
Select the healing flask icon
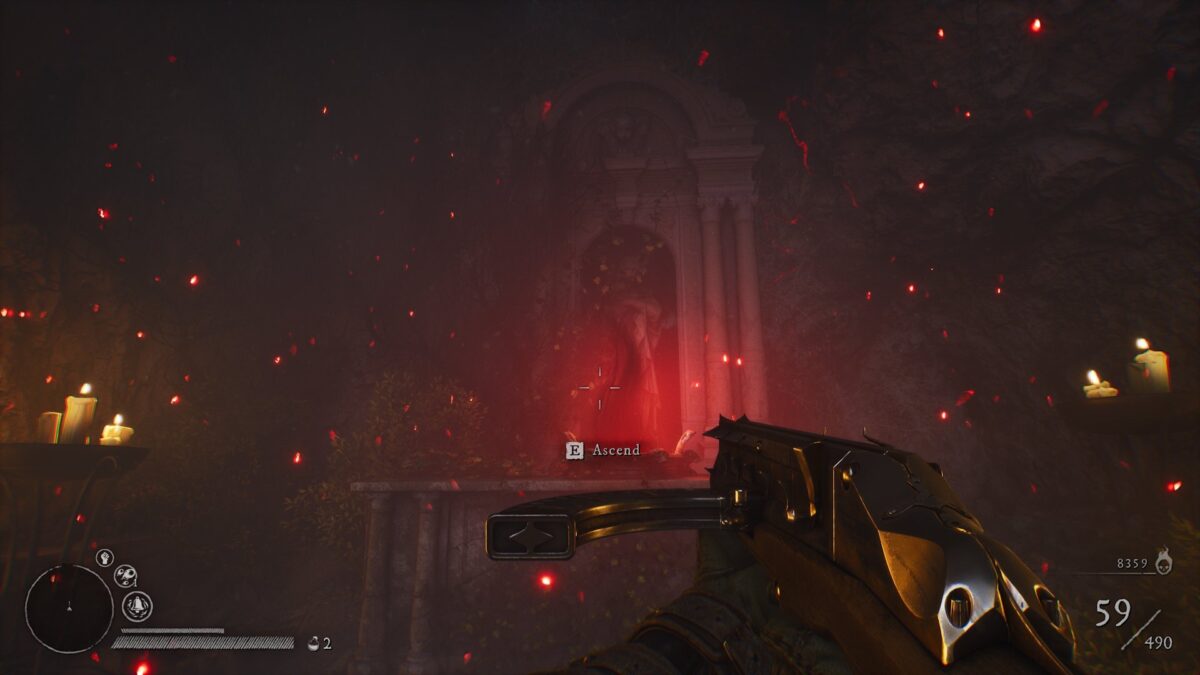313,643
